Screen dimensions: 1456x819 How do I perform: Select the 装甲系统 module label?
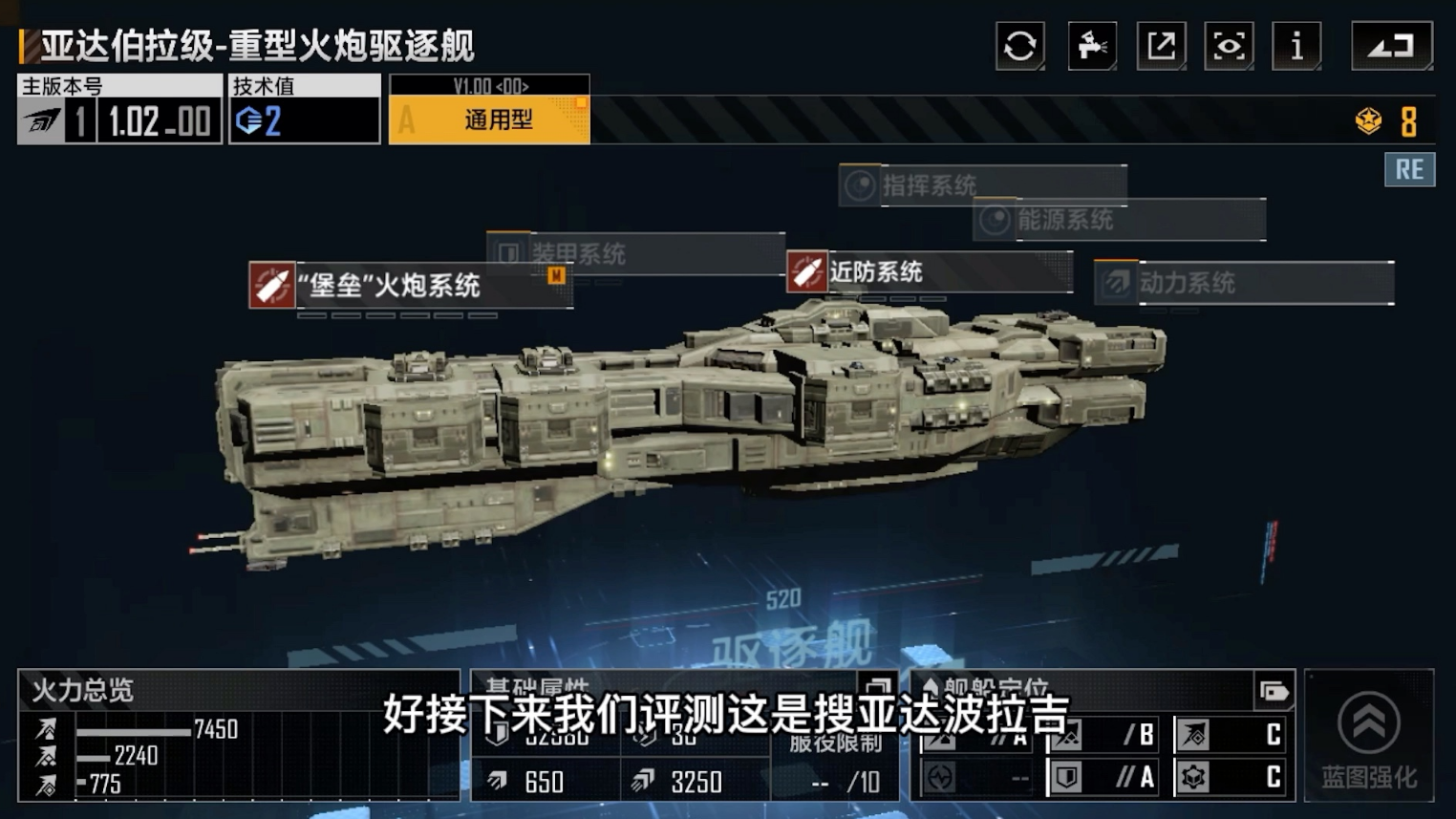634,253
